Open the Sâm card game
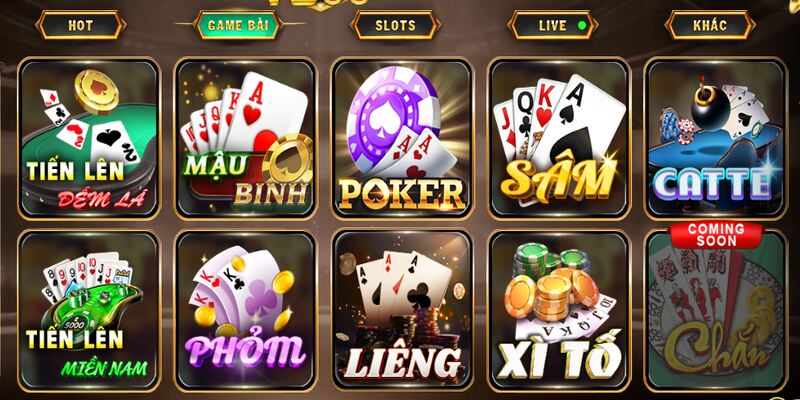 point(558,137)
